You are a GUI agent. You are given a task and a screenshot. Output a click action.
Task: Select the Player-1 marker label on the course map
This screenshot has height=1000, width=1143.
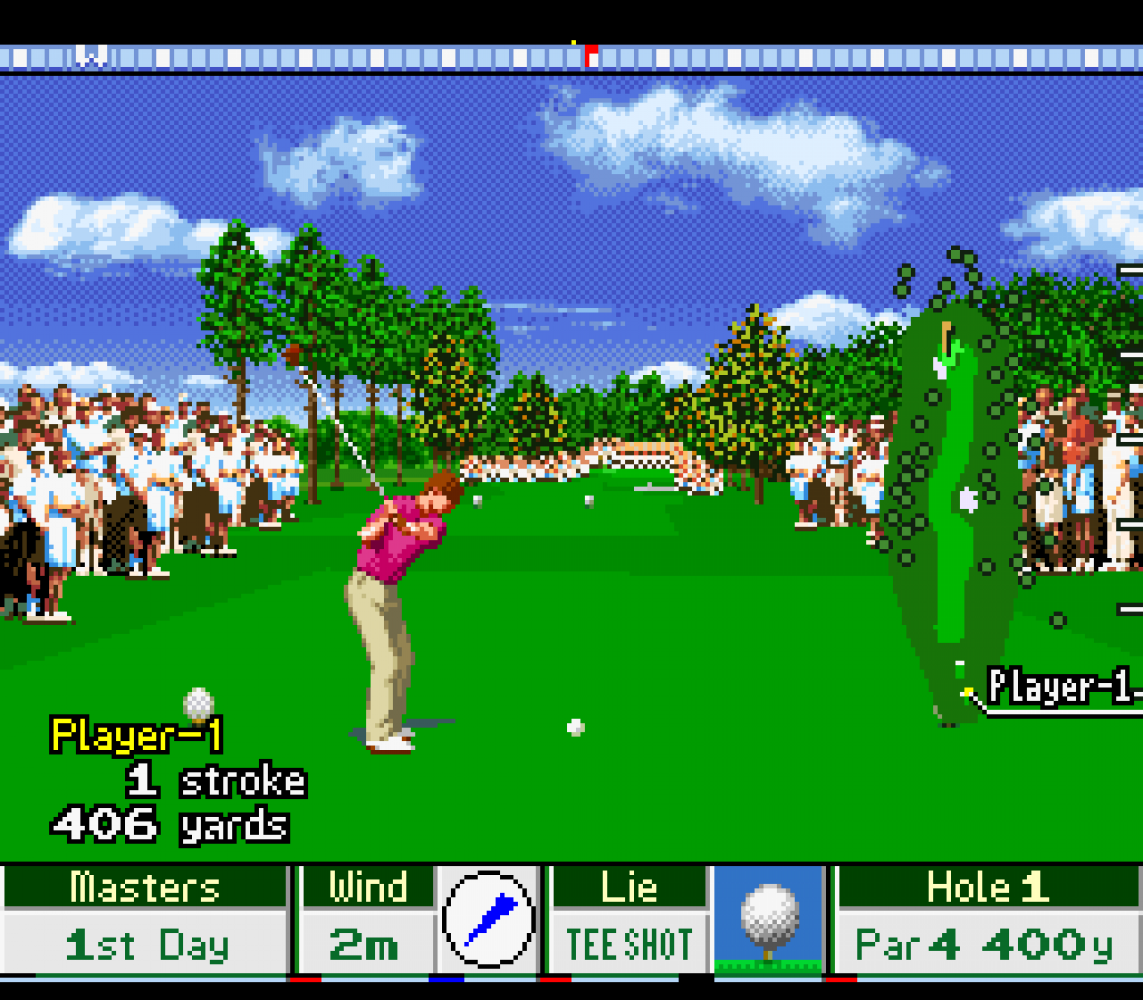[x=1062, y=688]
